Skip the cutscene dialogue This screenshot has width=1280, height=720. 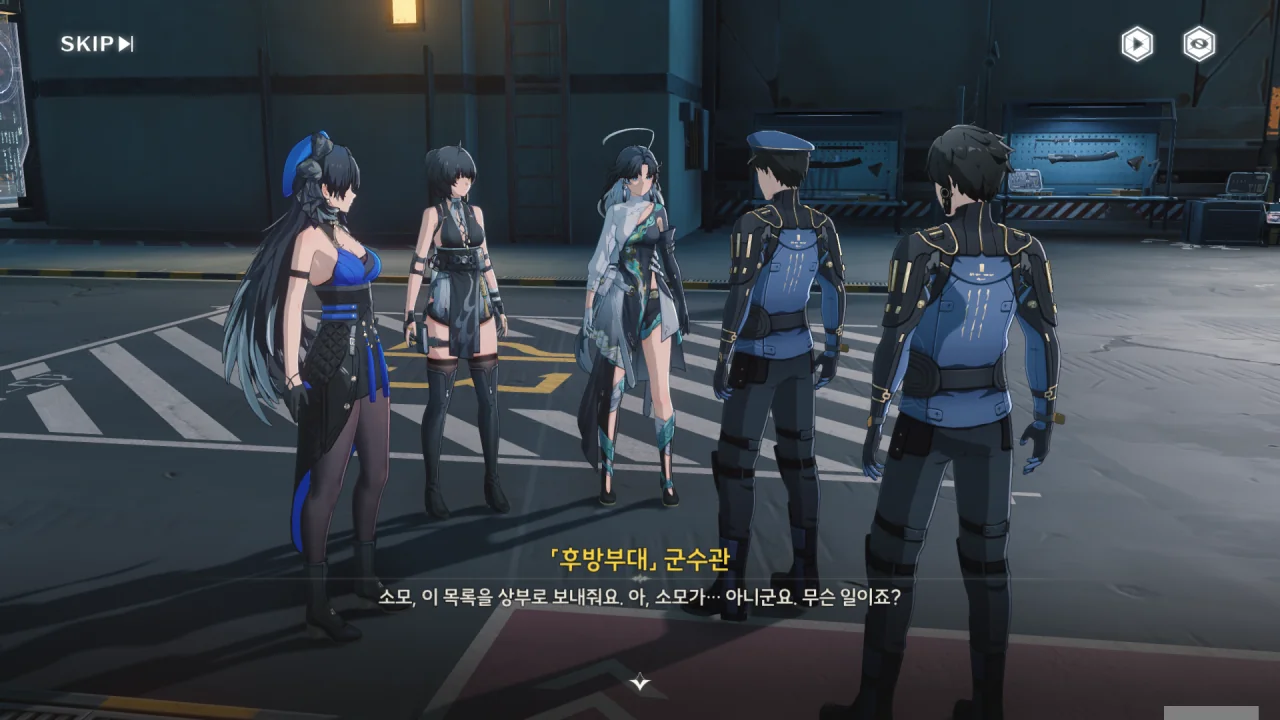(x=97, y=44)
